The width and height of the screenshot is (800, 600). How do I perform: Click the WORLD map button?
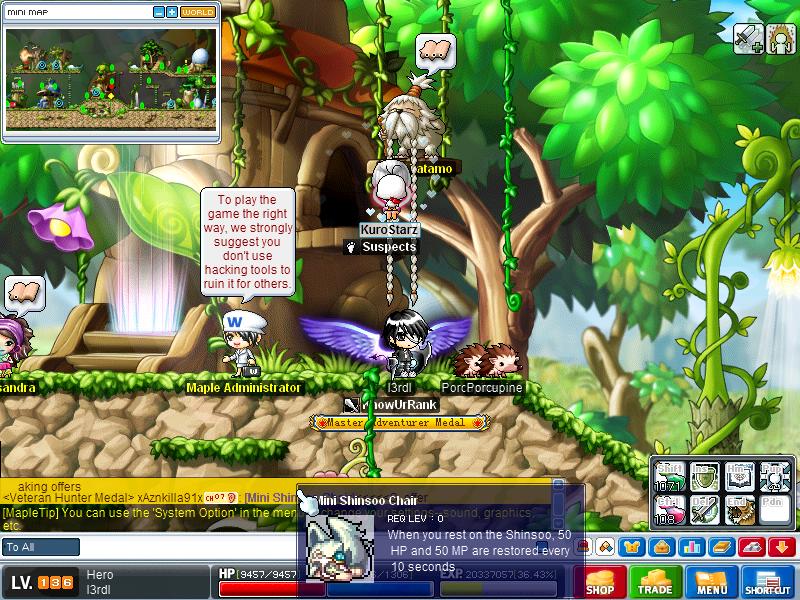coord(198,12)
